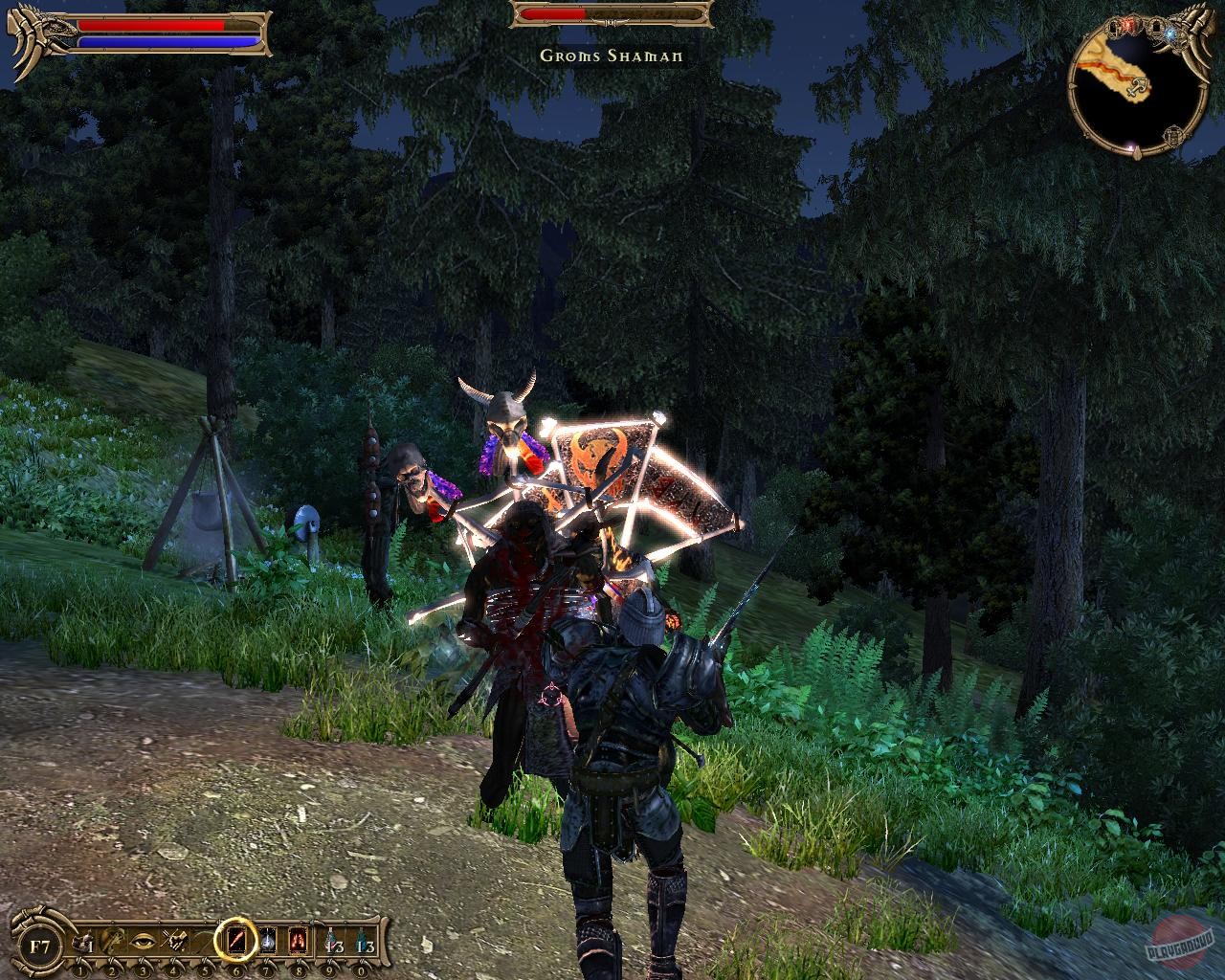Click the red gem above the minimap
1225x980 pixels.
point(1129,24)
